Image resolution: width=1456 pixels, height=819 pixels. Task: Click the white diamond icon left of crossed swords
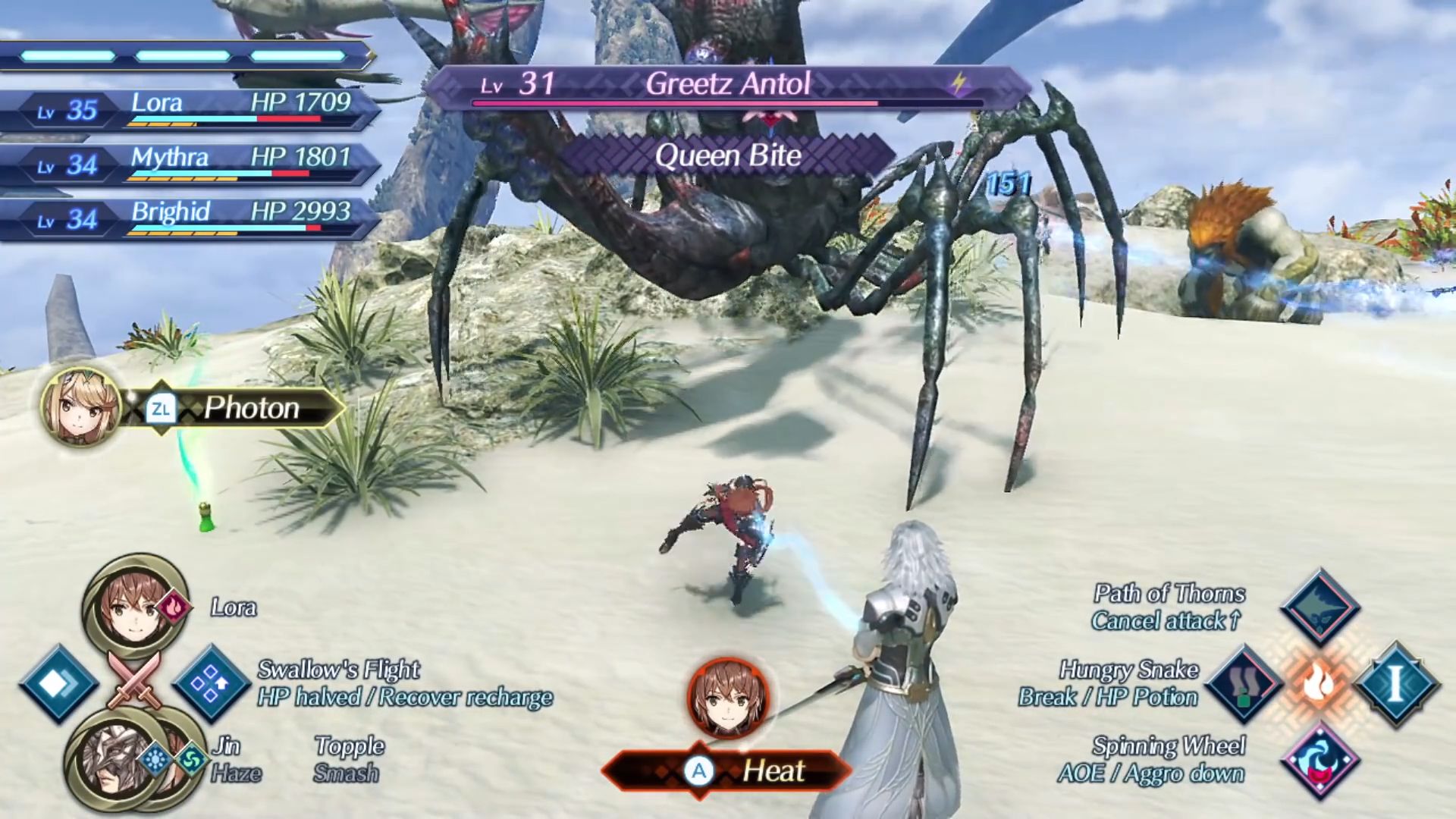click(x=58, y=684)
